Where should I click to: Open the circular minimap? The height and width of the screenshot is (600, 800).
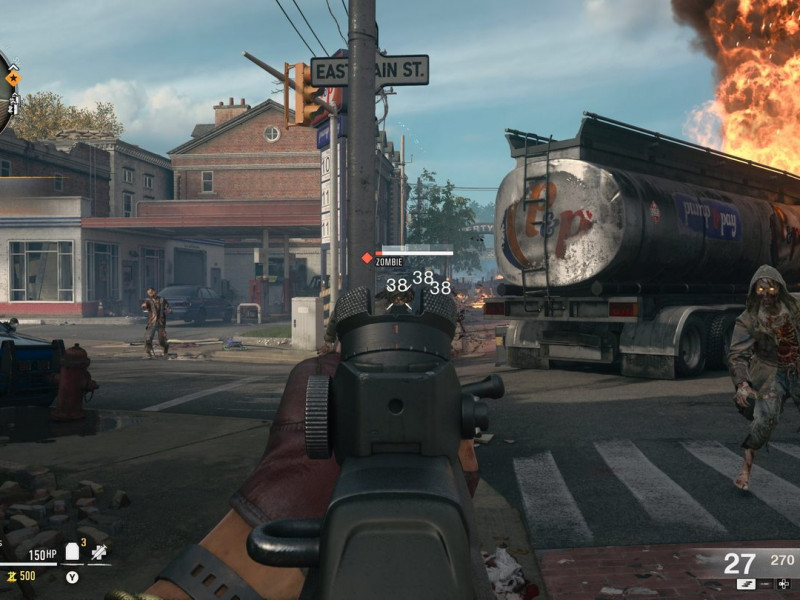click(x=3, y=92)
